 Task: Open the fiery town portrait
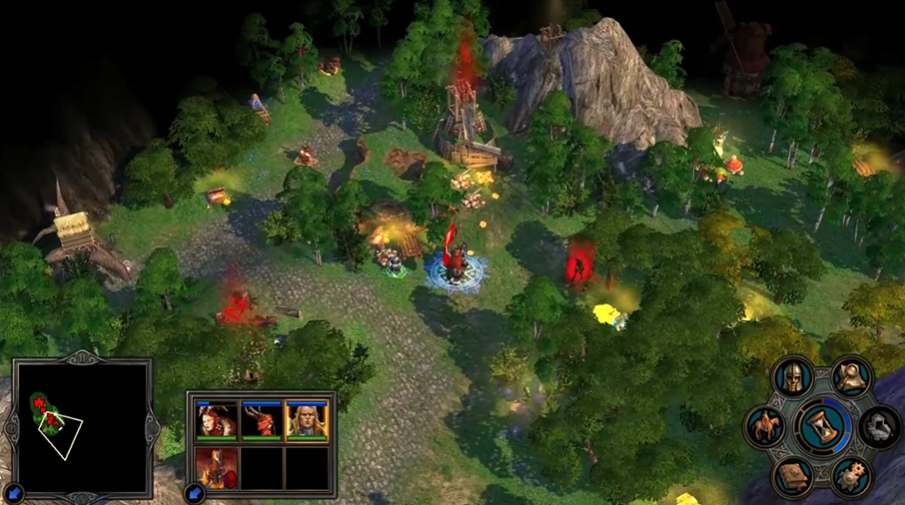[x=216, y=467]
